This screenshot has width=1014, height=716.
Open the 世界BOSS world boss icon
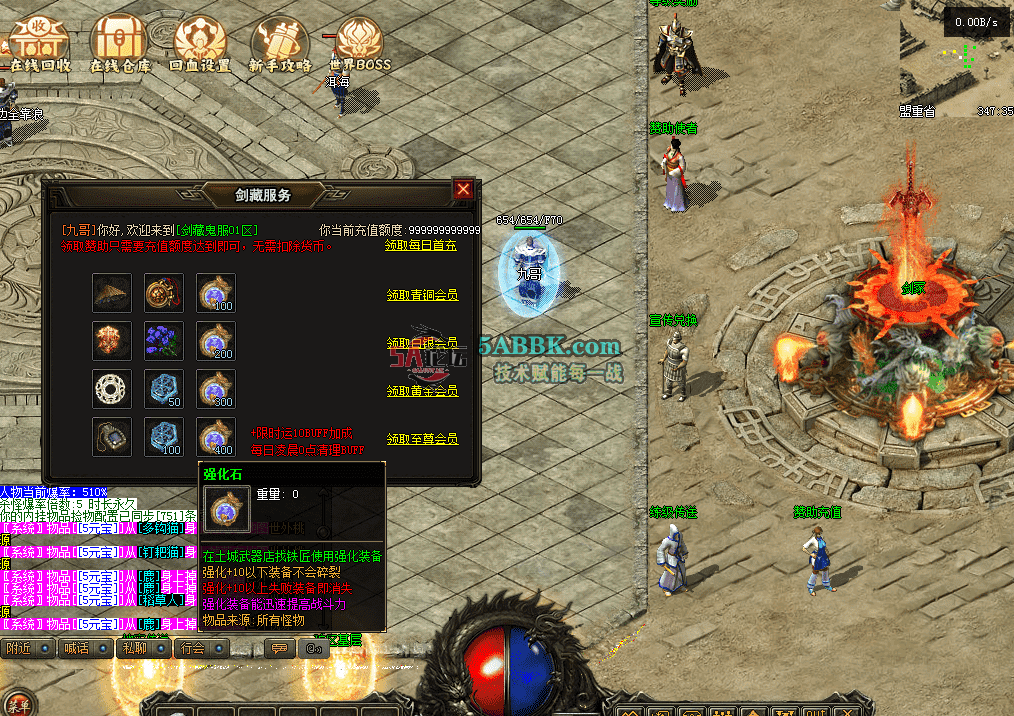[360, 42]
